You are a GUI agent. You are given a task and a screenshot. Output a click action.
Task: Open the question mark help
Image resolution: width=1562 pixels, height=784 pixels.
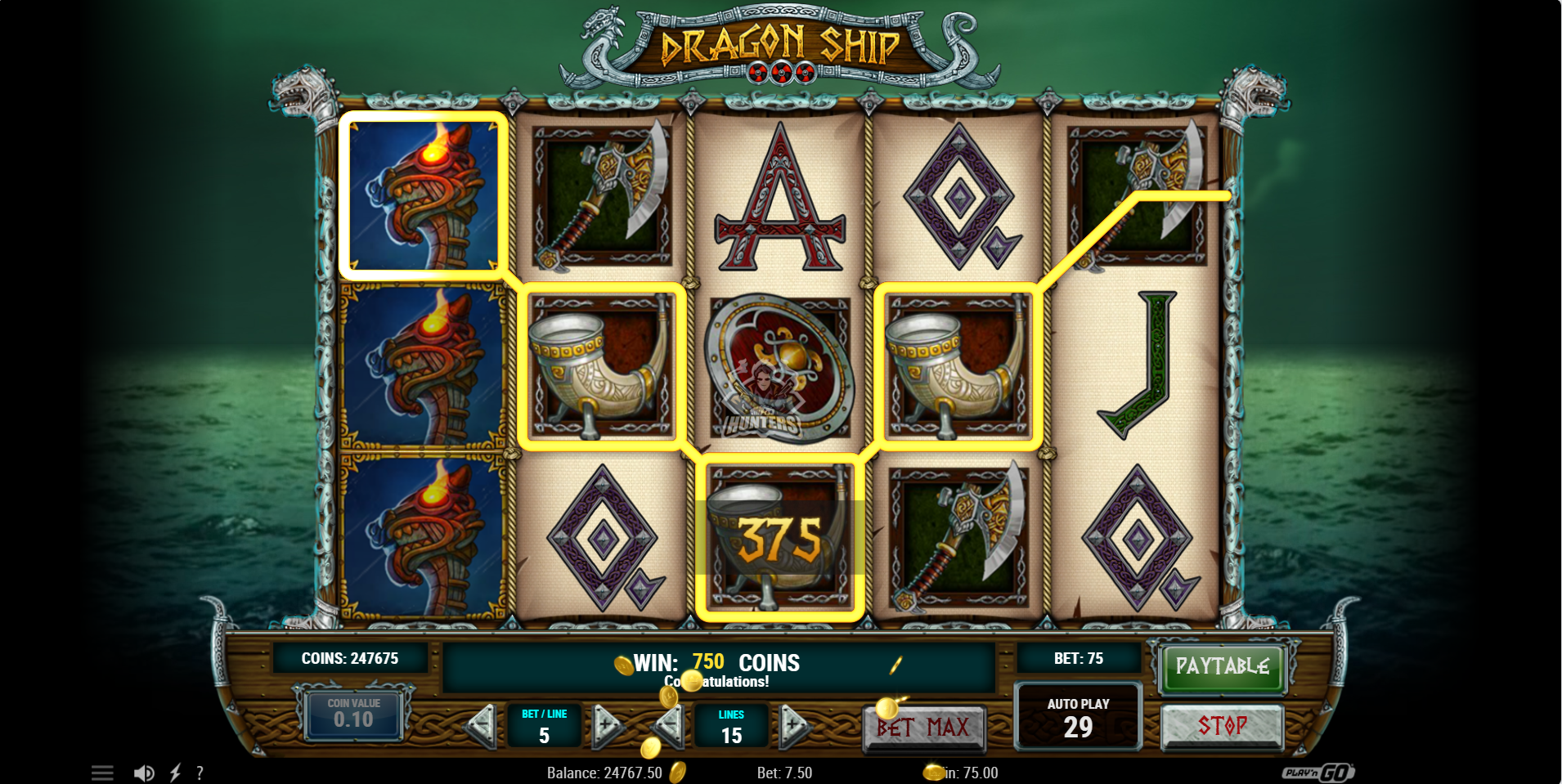[200, 773]
